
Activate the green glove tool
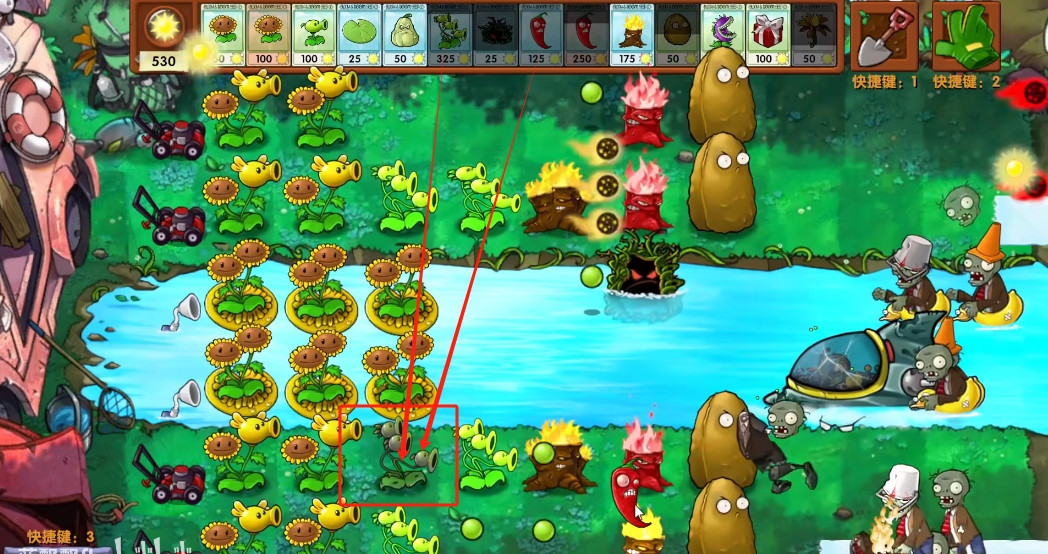(966, 36)
